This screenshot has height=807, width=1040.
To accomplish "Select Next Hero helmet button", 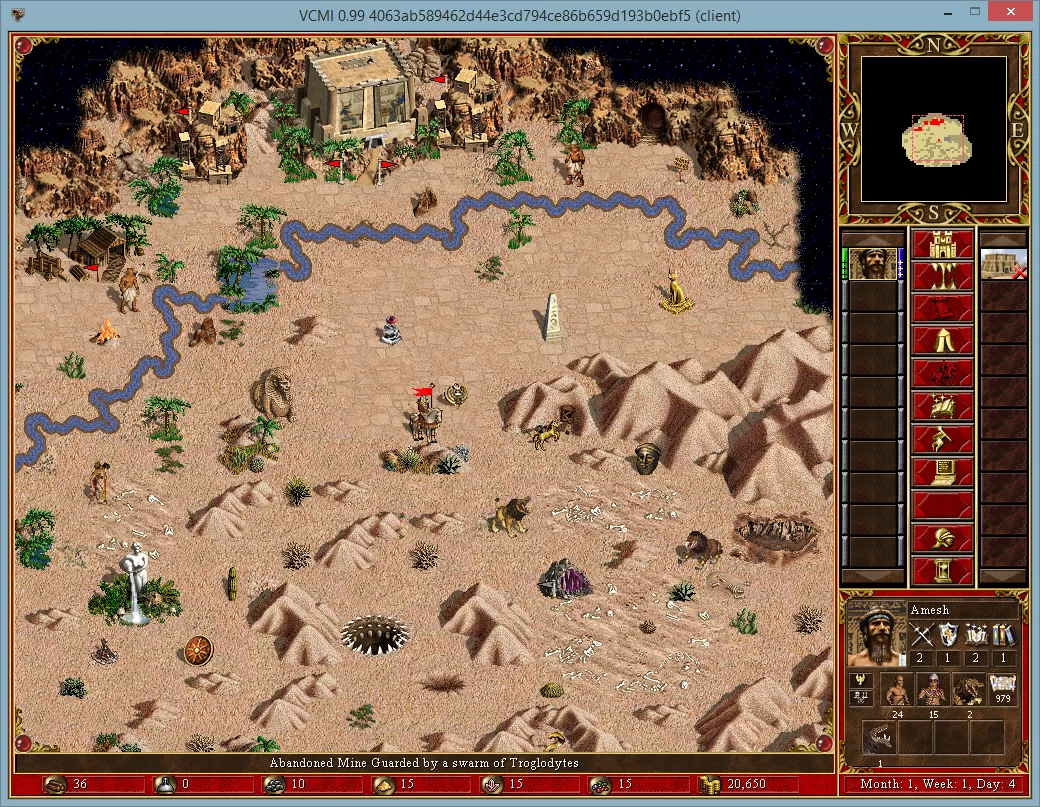I will point(943,538).
